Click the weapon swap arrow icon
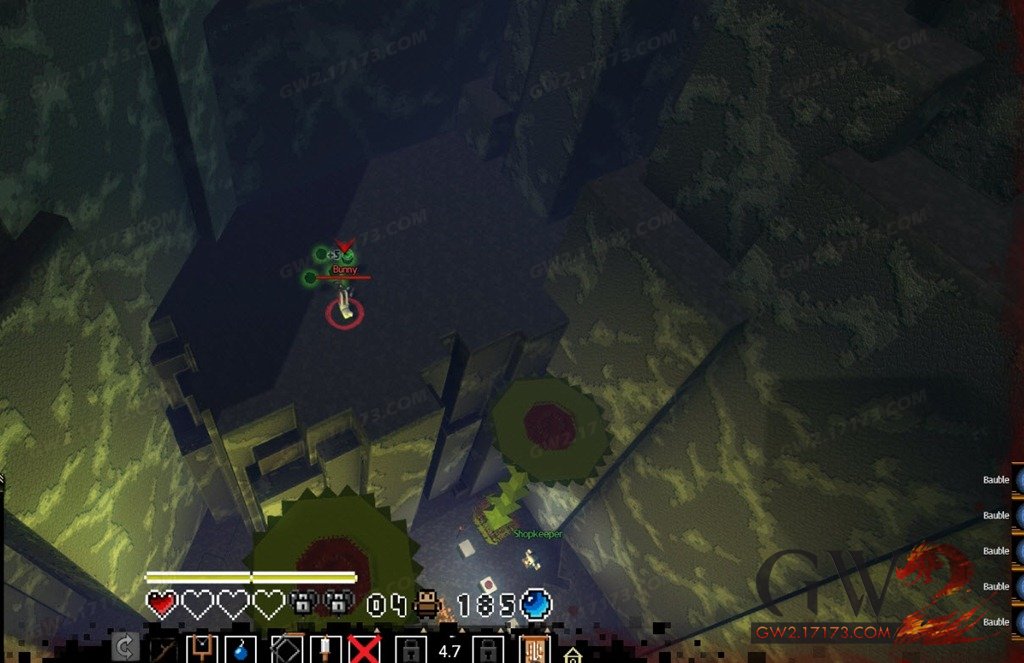This screenshot has height=663, width=1024. 125,648
